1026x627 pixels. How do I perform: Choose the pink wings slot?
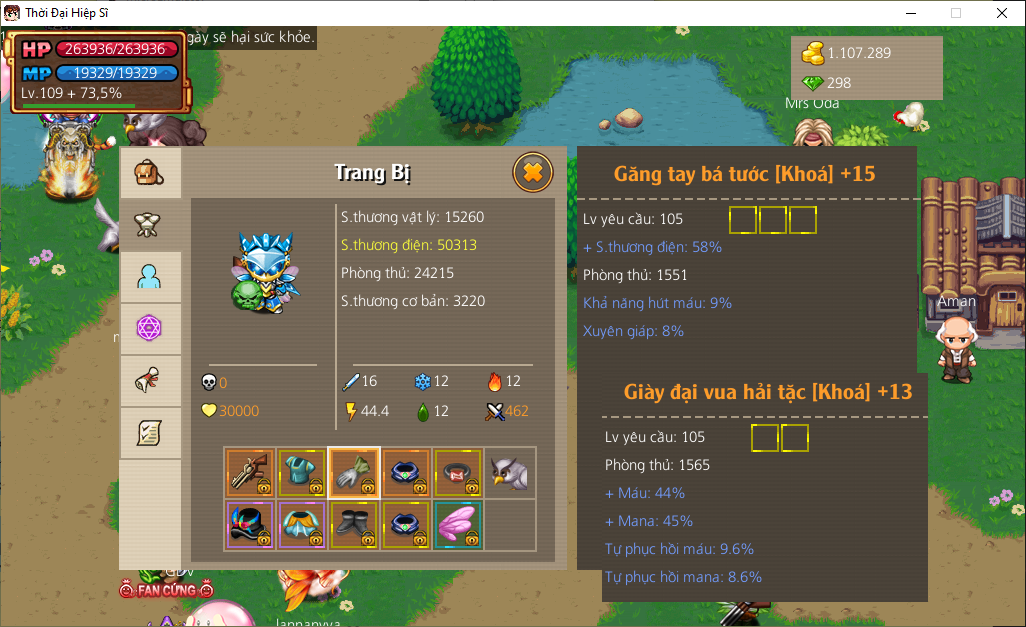[x=458, y=524]
